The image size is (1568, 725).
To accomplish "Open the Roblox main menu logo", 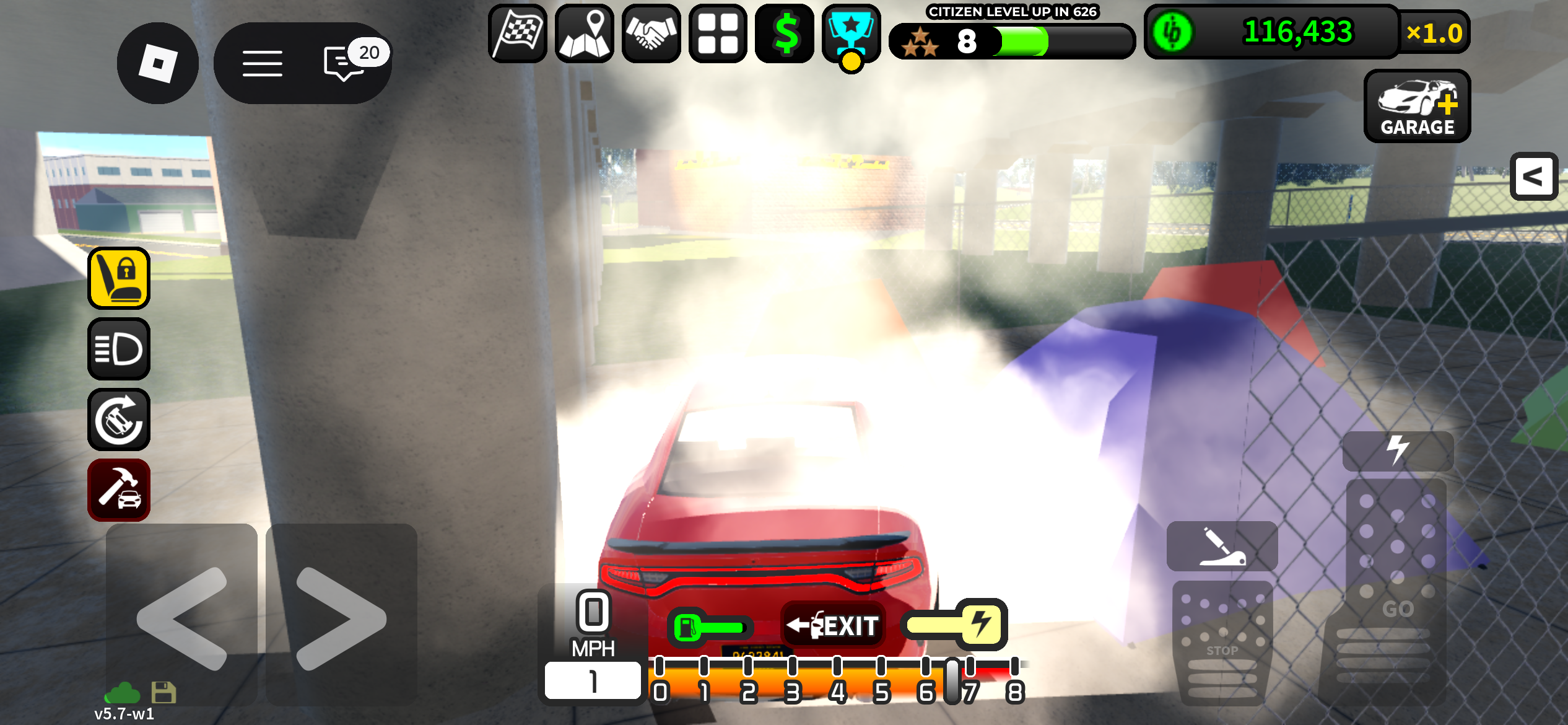I will [157, 63].
